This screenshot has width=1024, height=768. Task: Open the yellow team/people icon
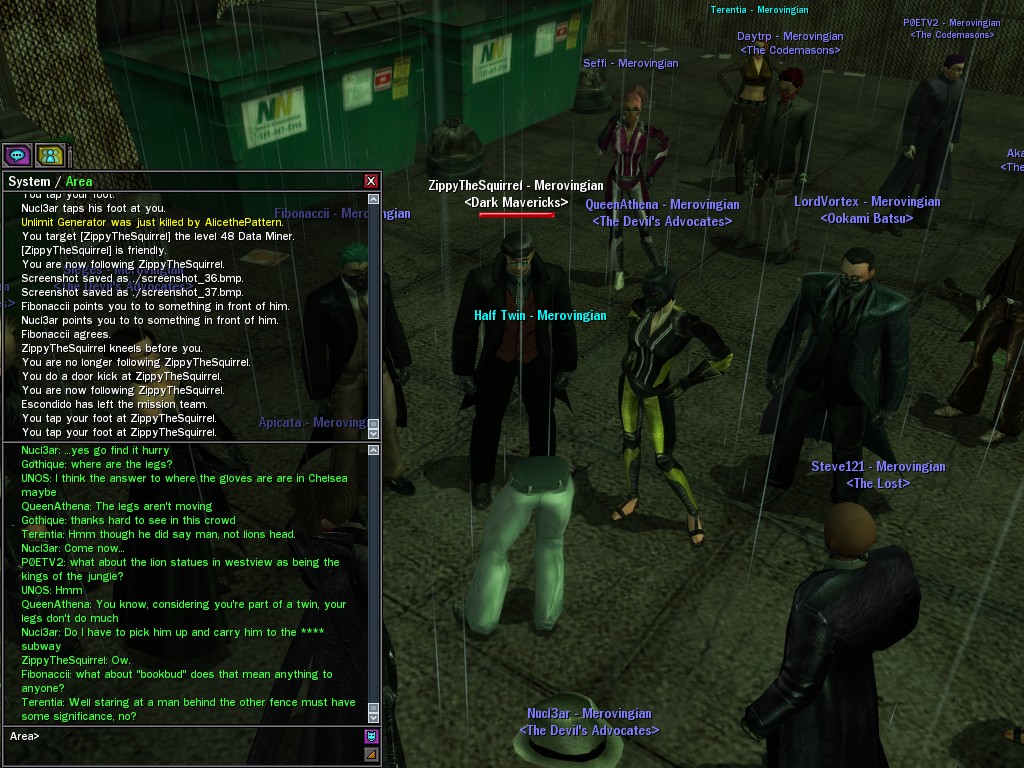tap(50, 155)
